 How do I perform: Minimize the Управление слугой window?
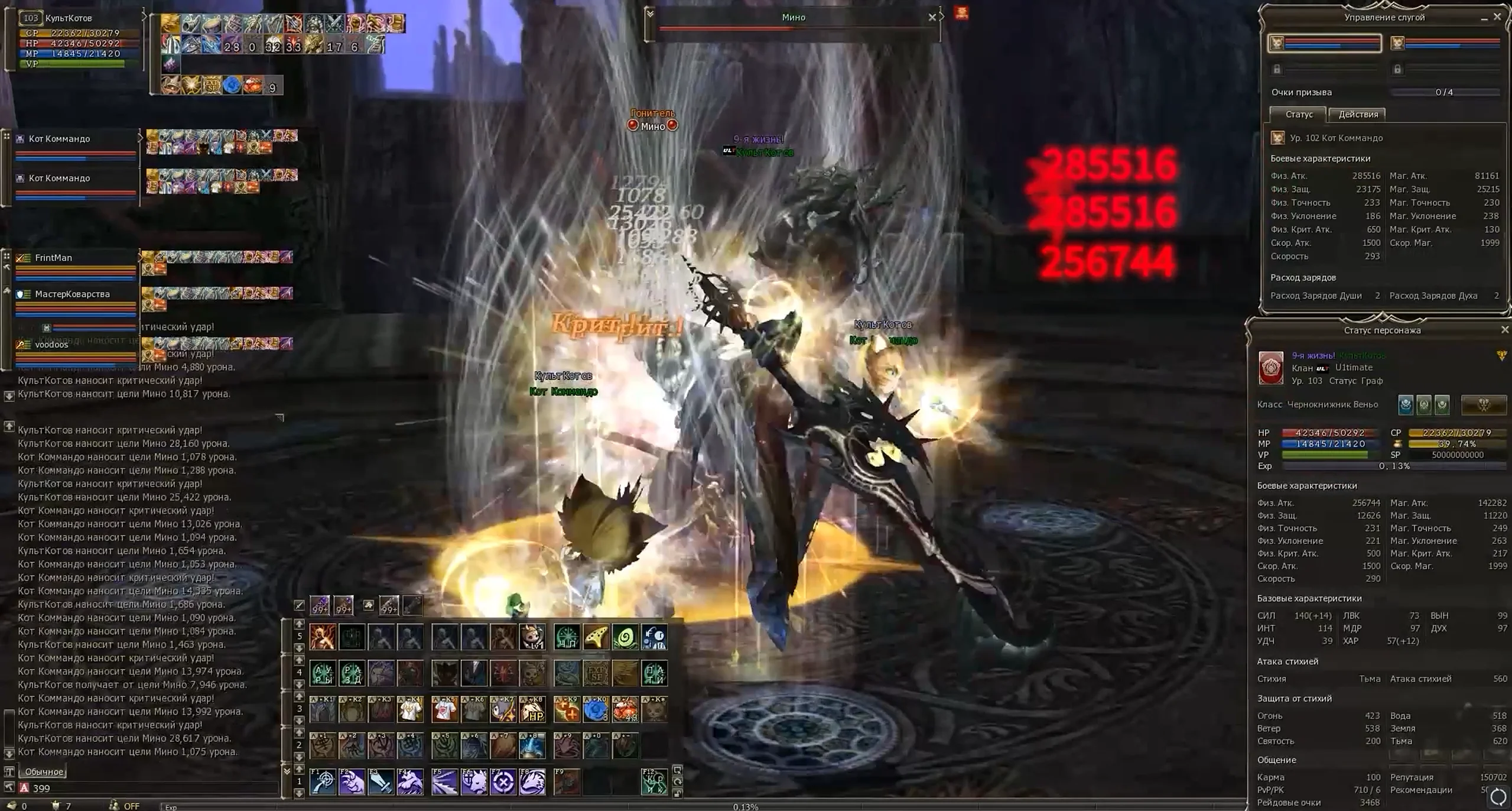click(x=1484, y=18)
